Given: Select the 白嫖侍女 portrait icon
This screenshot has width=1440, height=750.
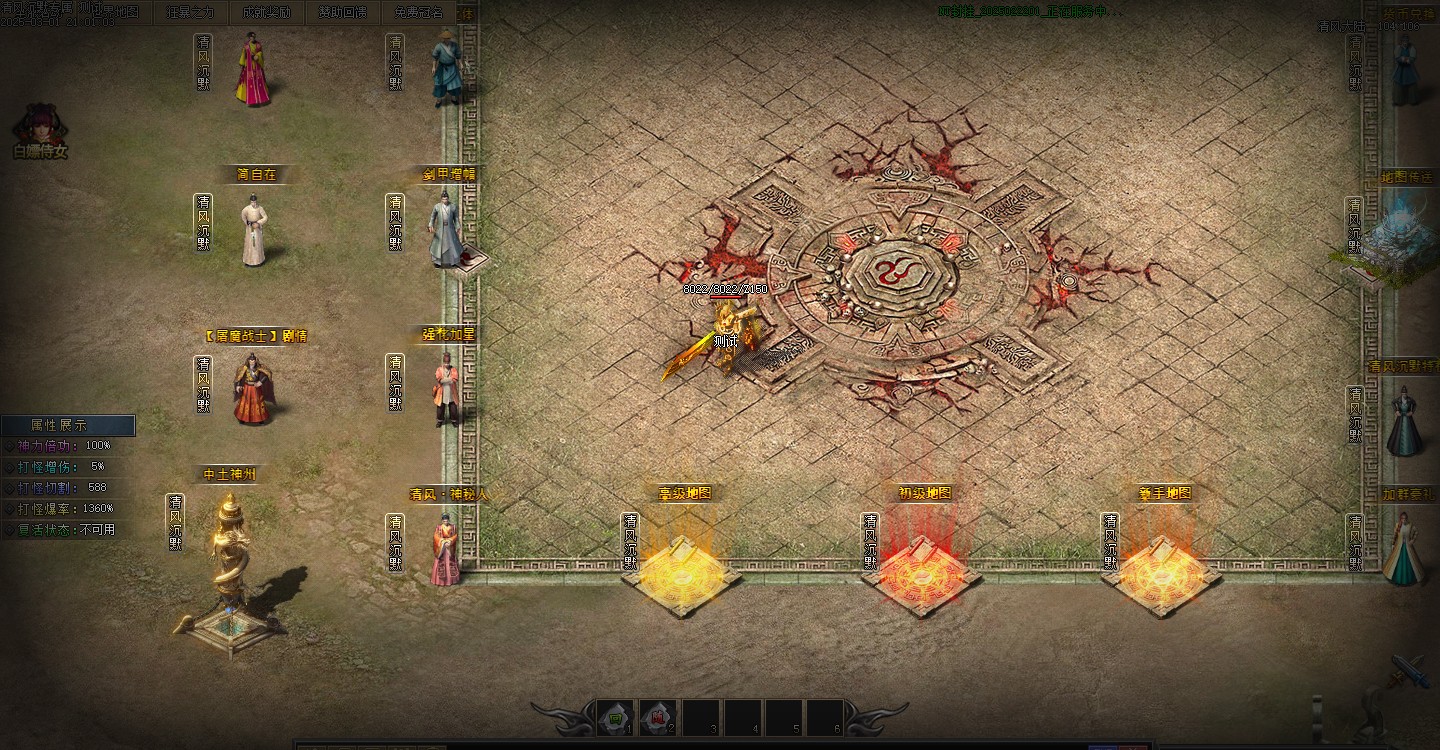Looking at the screenshot, I should (40, 128).
